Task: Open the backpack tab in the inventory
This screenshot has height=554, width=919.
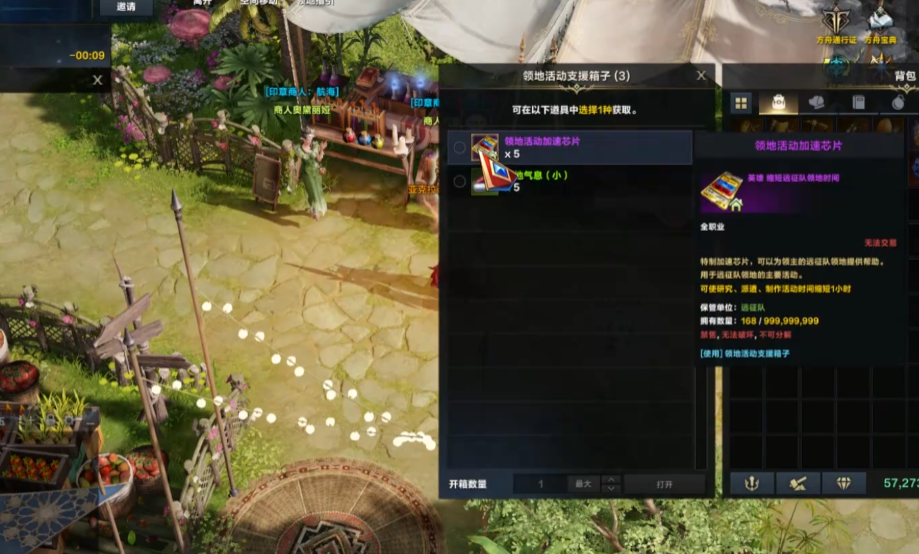Action: (779, 102)
